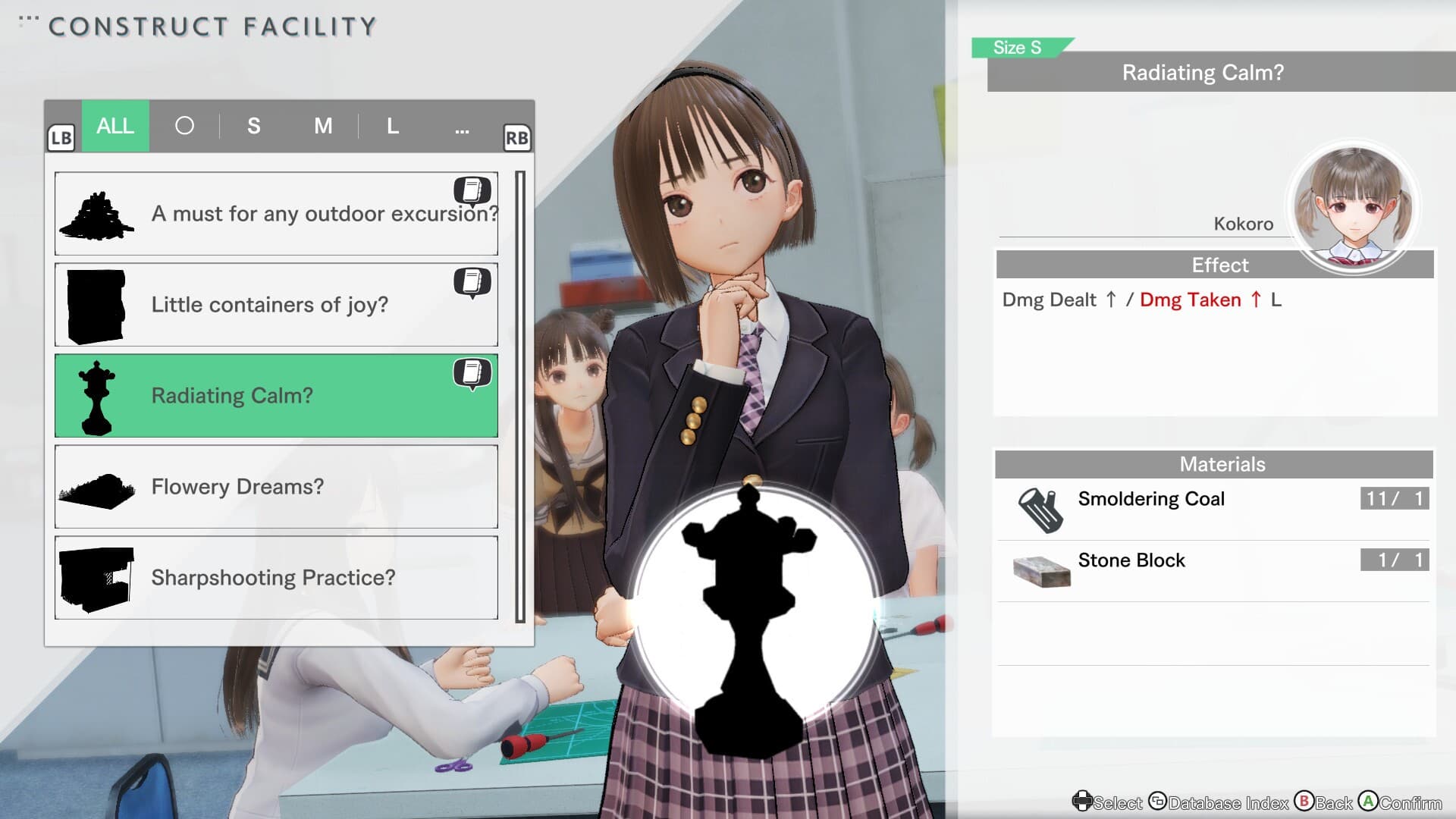Click the container icon next to Little containers of joy?
This screenshot has height=819, width=1456.
pyautogui.click(x=97, y=304)
